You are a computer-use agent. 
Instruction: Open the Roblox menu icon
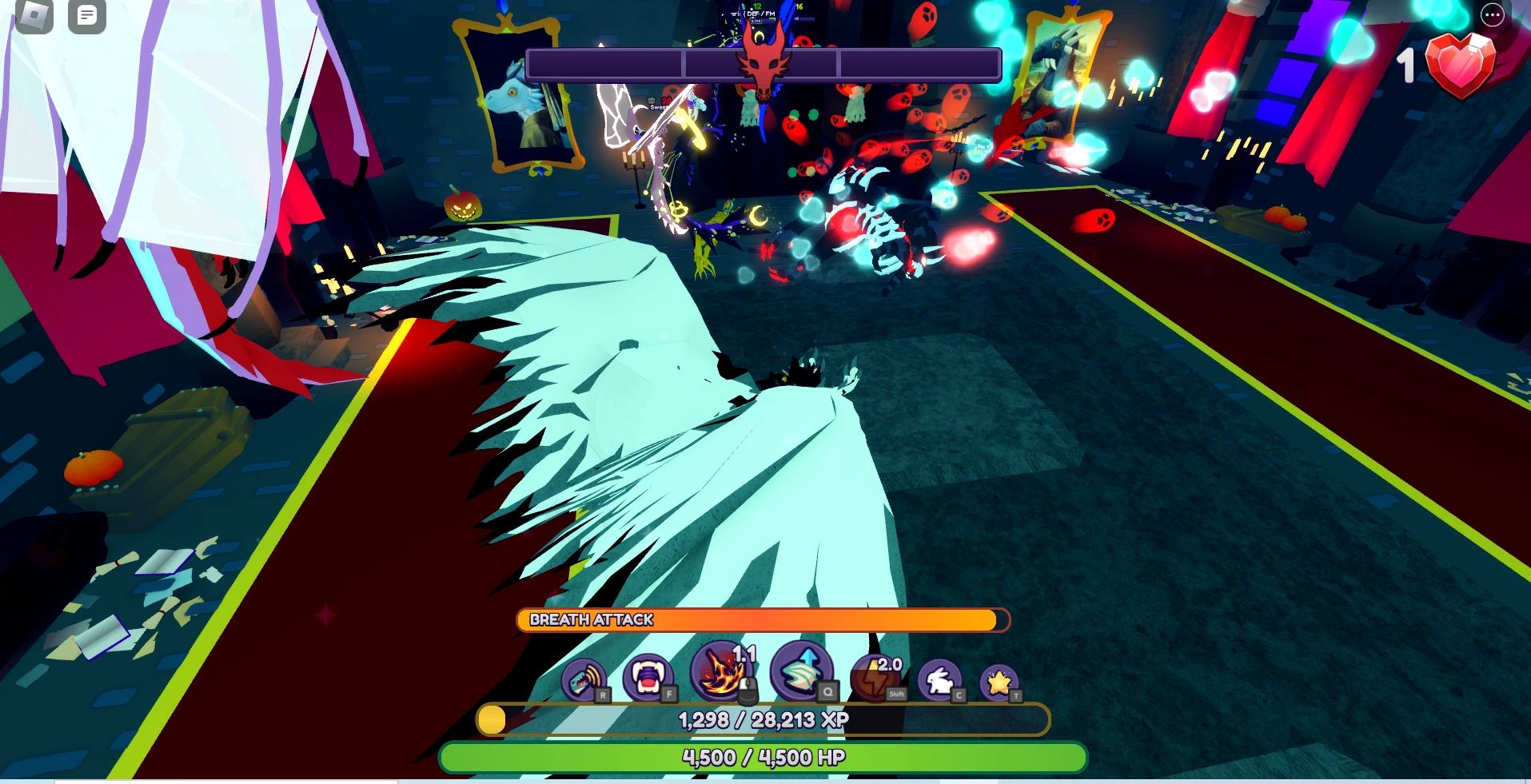point(32,16)
